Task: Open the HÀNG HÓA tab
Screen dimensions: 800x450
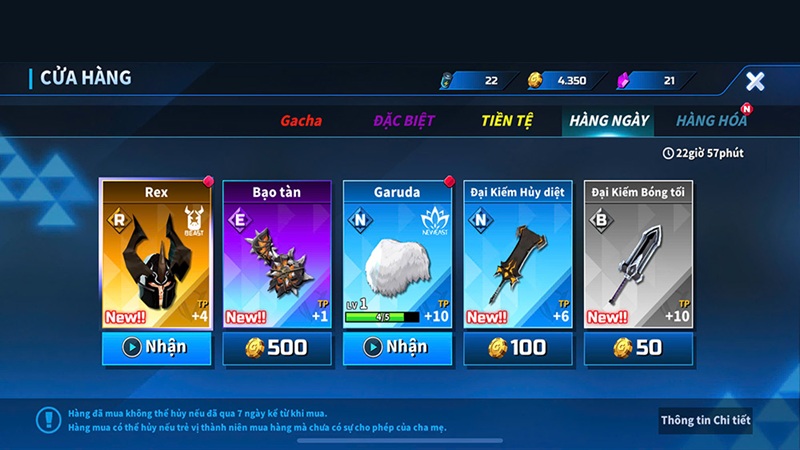Action: (x=711, y=121)
